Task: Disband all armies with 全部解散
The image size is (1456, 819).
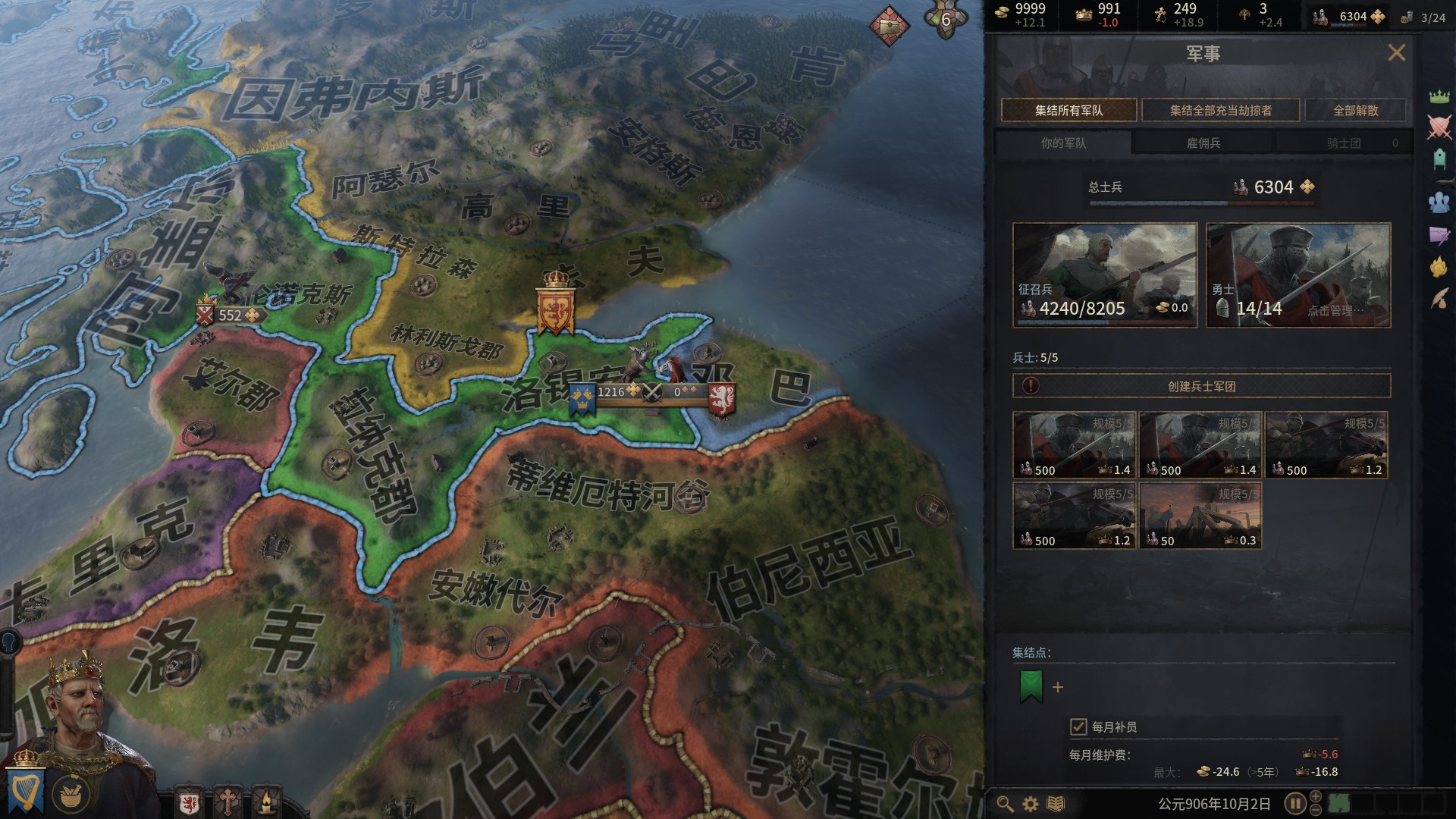Action: pos(1355,111)
